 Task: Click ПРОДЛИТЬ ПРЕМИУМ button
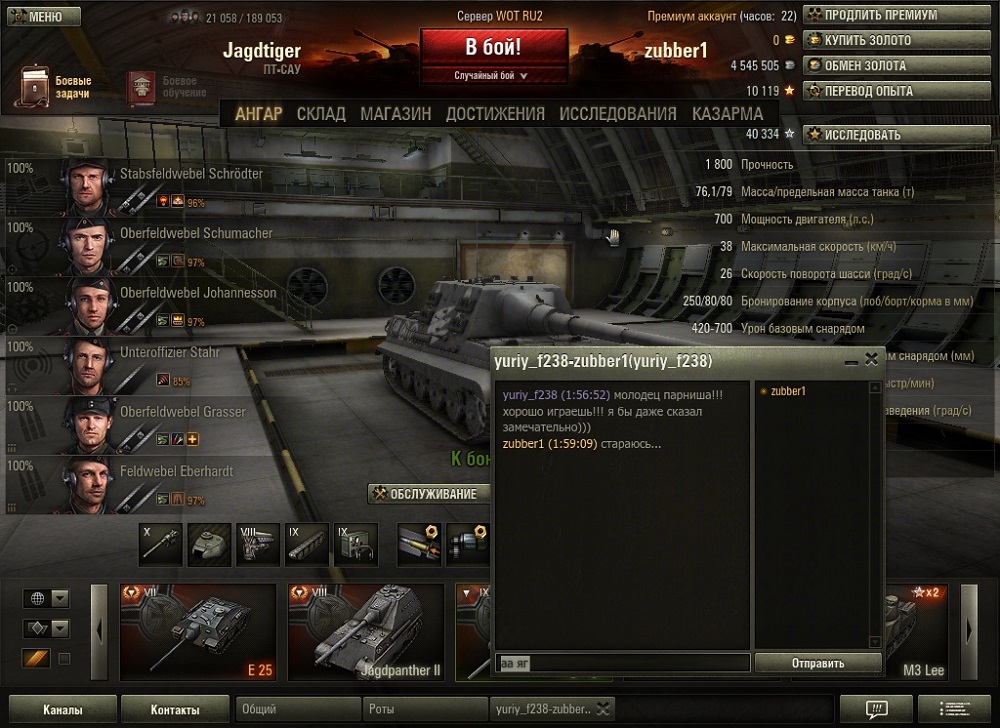(871, 15)
